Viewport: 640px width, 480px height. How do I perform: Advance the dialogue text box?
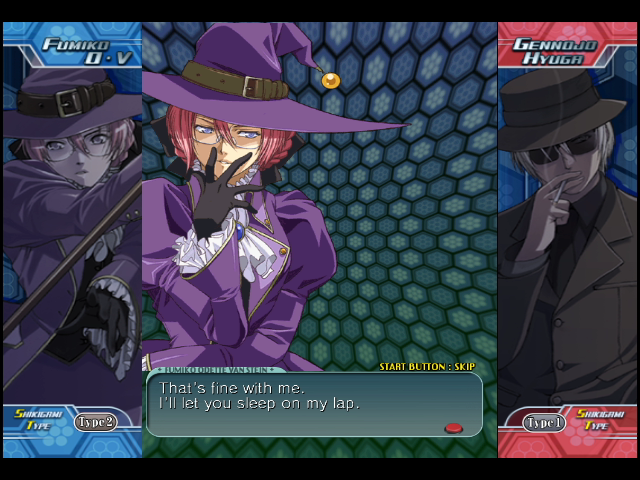point(314,404)
